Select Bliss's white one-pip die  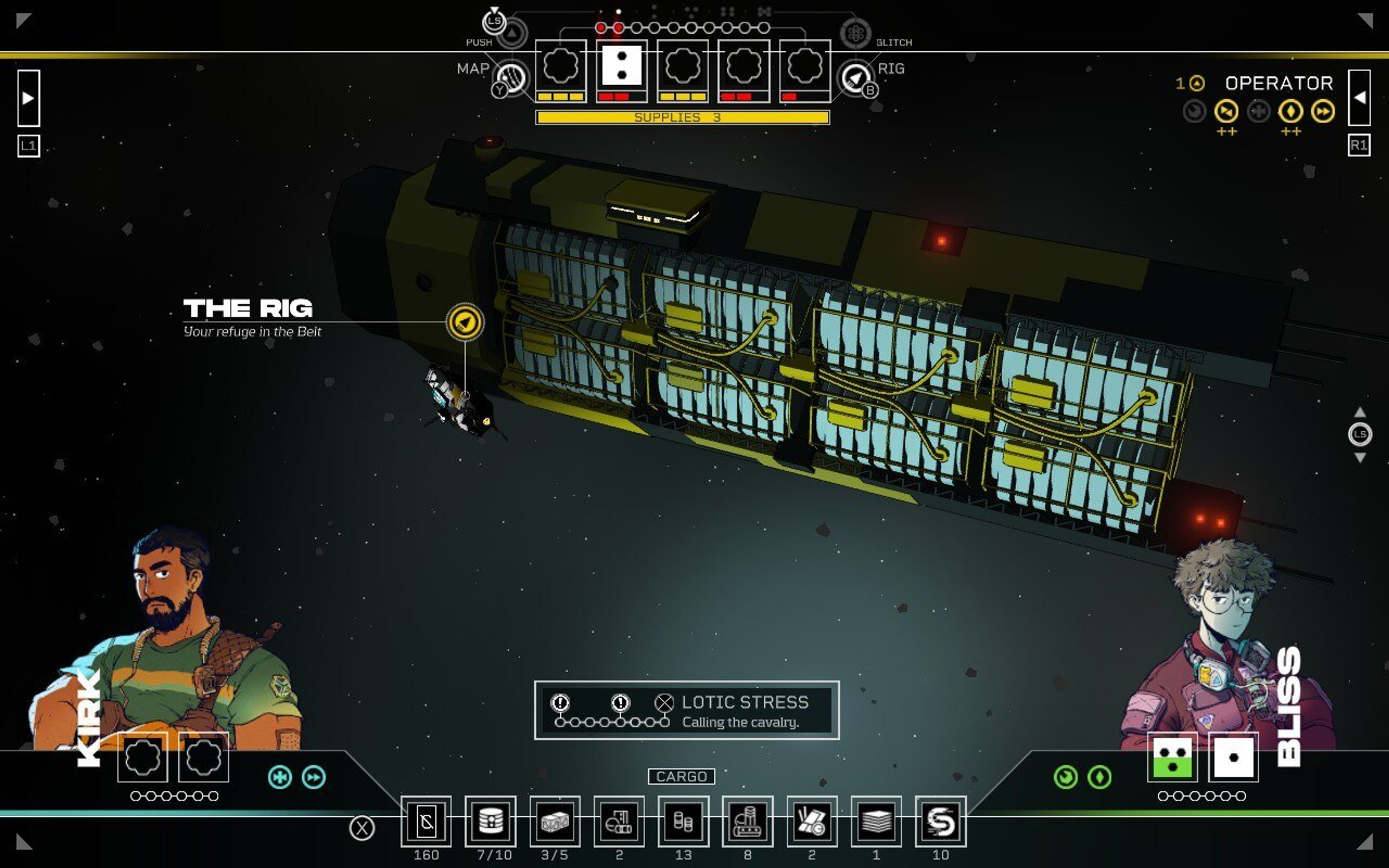[x=1233, y=757]
